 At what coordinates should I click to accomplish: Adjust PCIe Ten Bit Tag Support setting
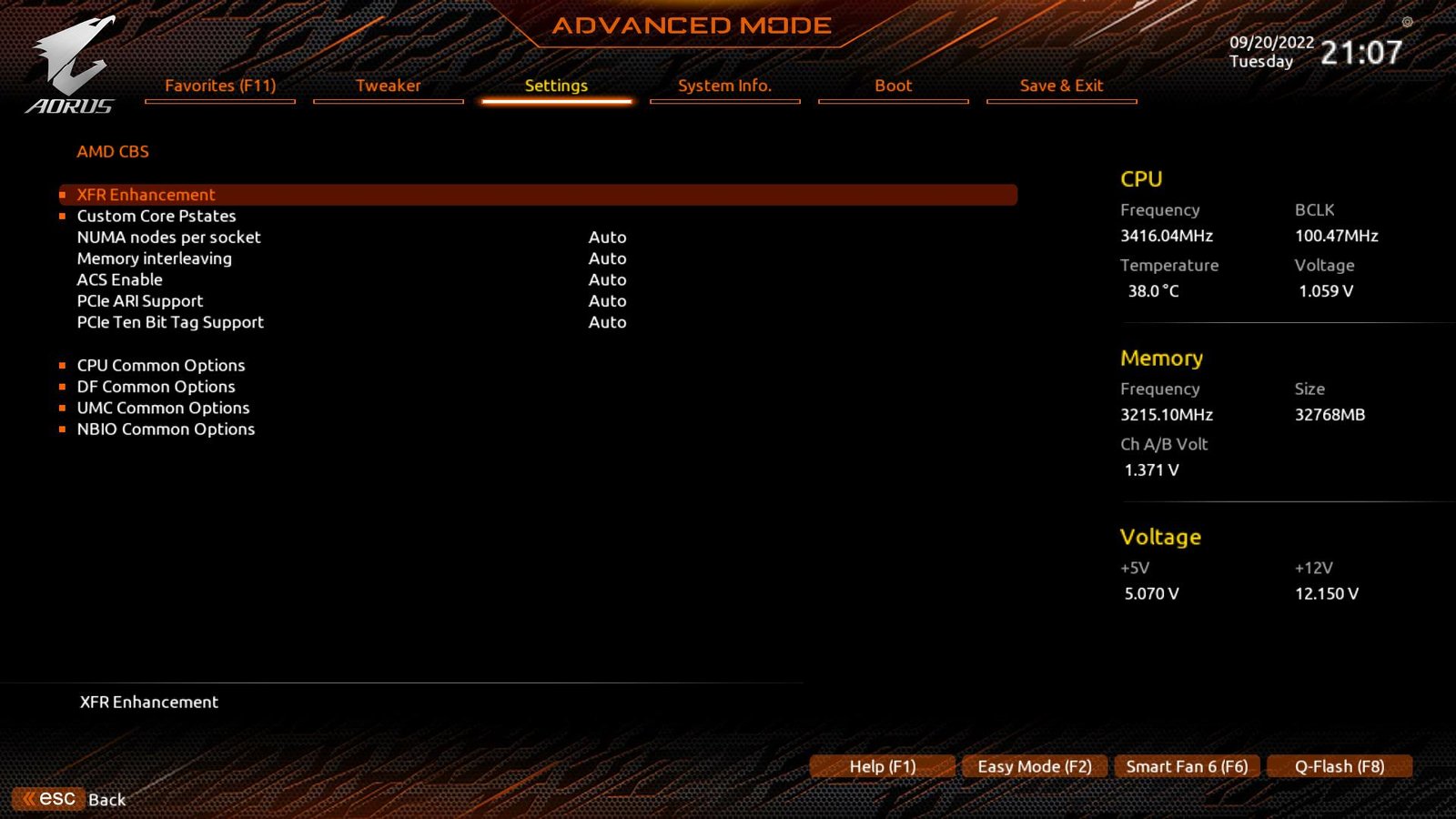pos(607,322)
